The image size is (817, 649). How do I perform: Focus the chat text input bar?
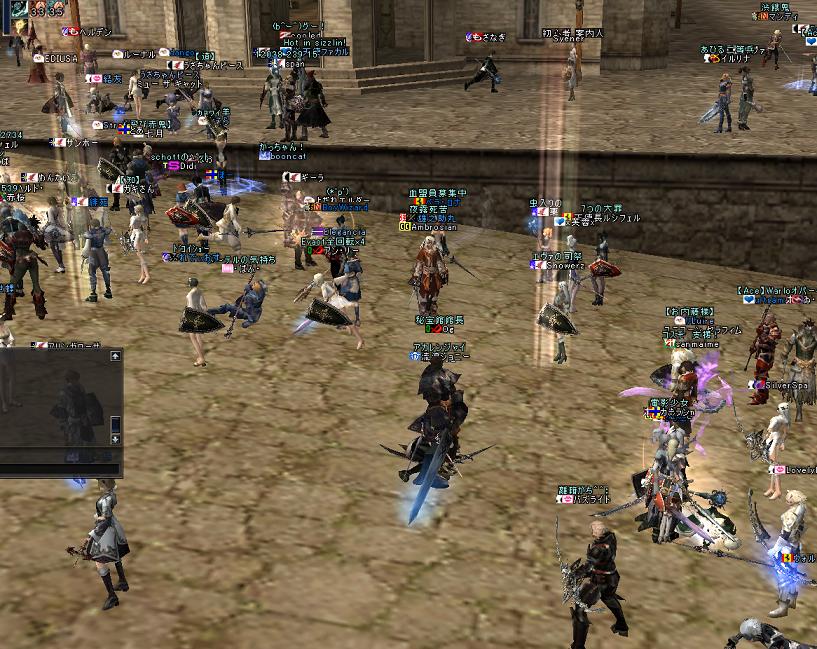[x=60, y=467]
